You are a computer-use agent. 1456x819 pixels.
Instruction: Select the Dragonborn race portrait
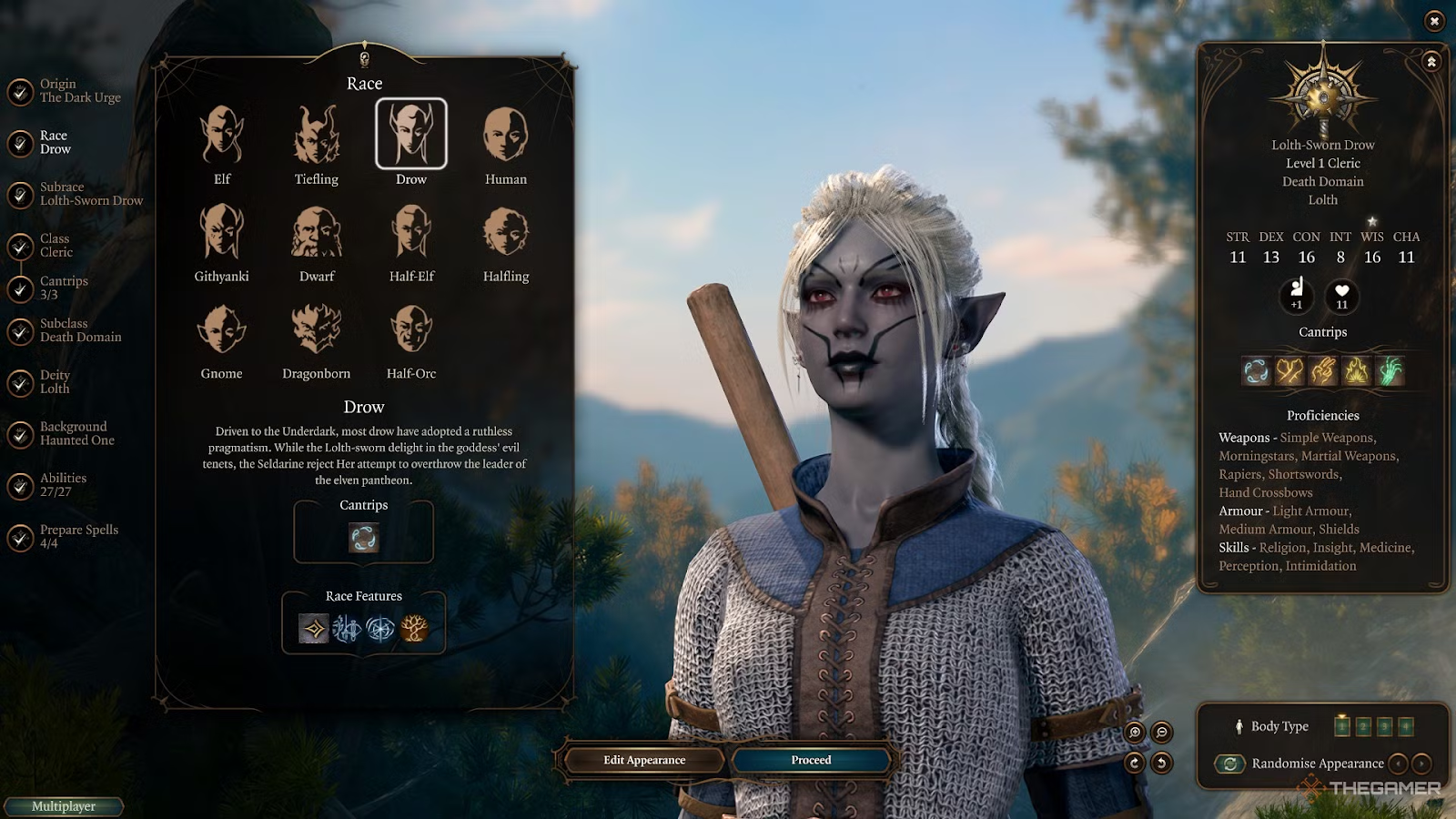pyautogui.click(x=317, y=329)
